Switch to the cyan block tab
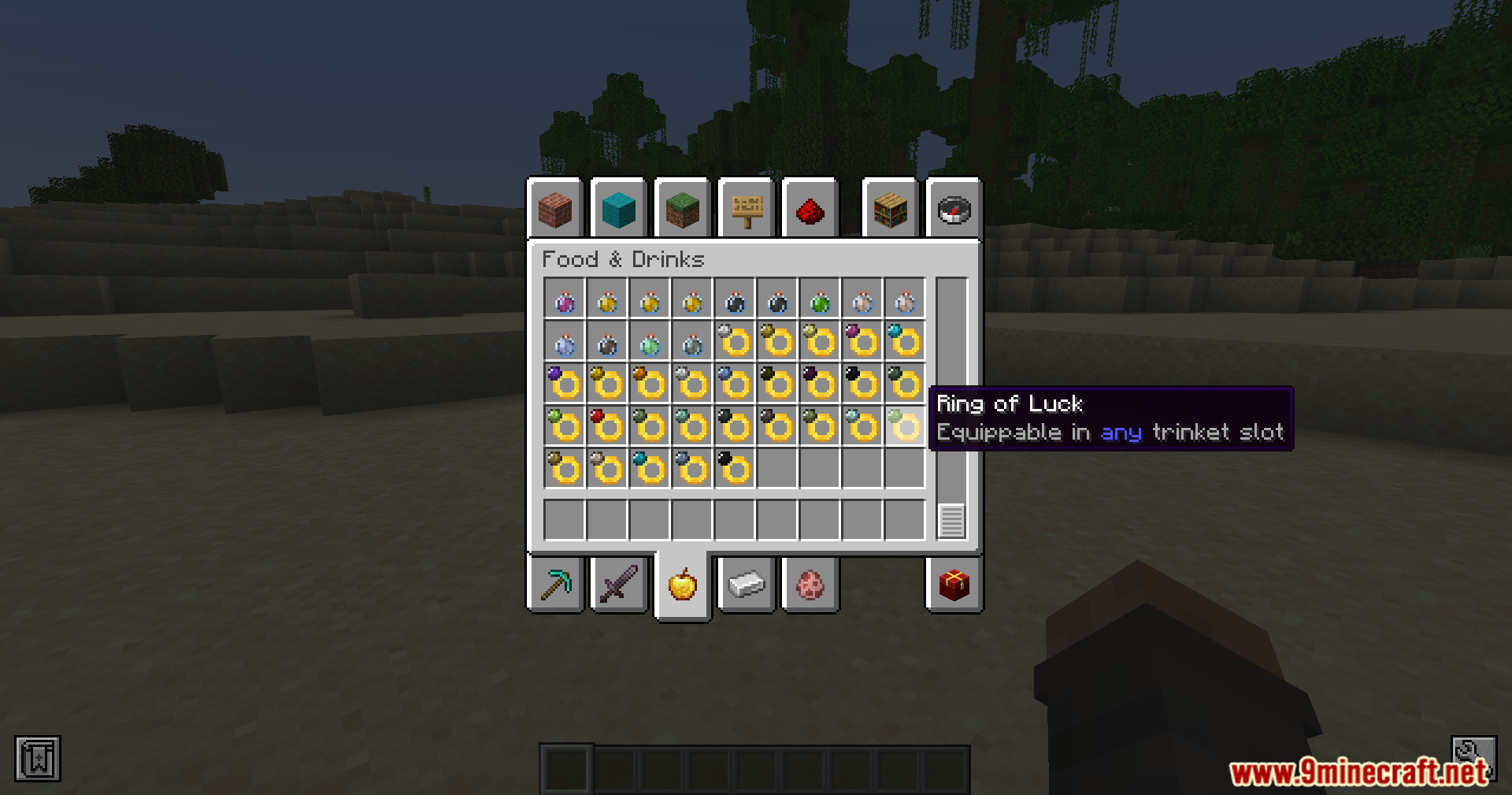The height and width of the screenshot is (795, 1512). pos(618,210)
